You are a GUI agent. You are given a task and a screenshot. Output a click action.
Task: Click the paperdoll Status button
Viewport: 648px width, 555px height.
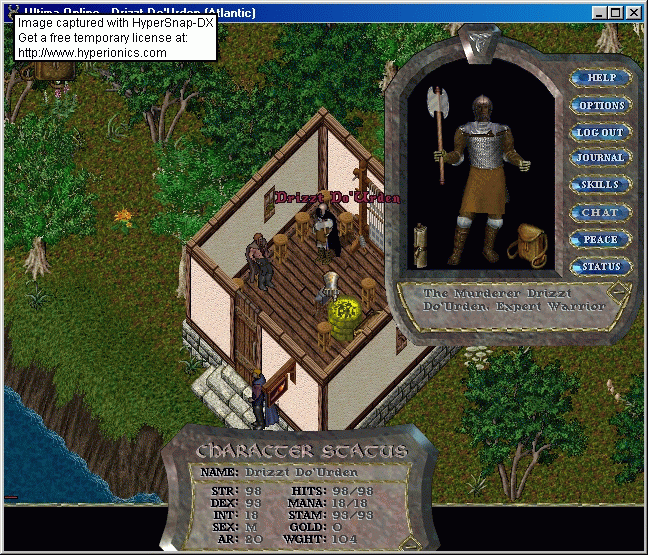point(600,267)
